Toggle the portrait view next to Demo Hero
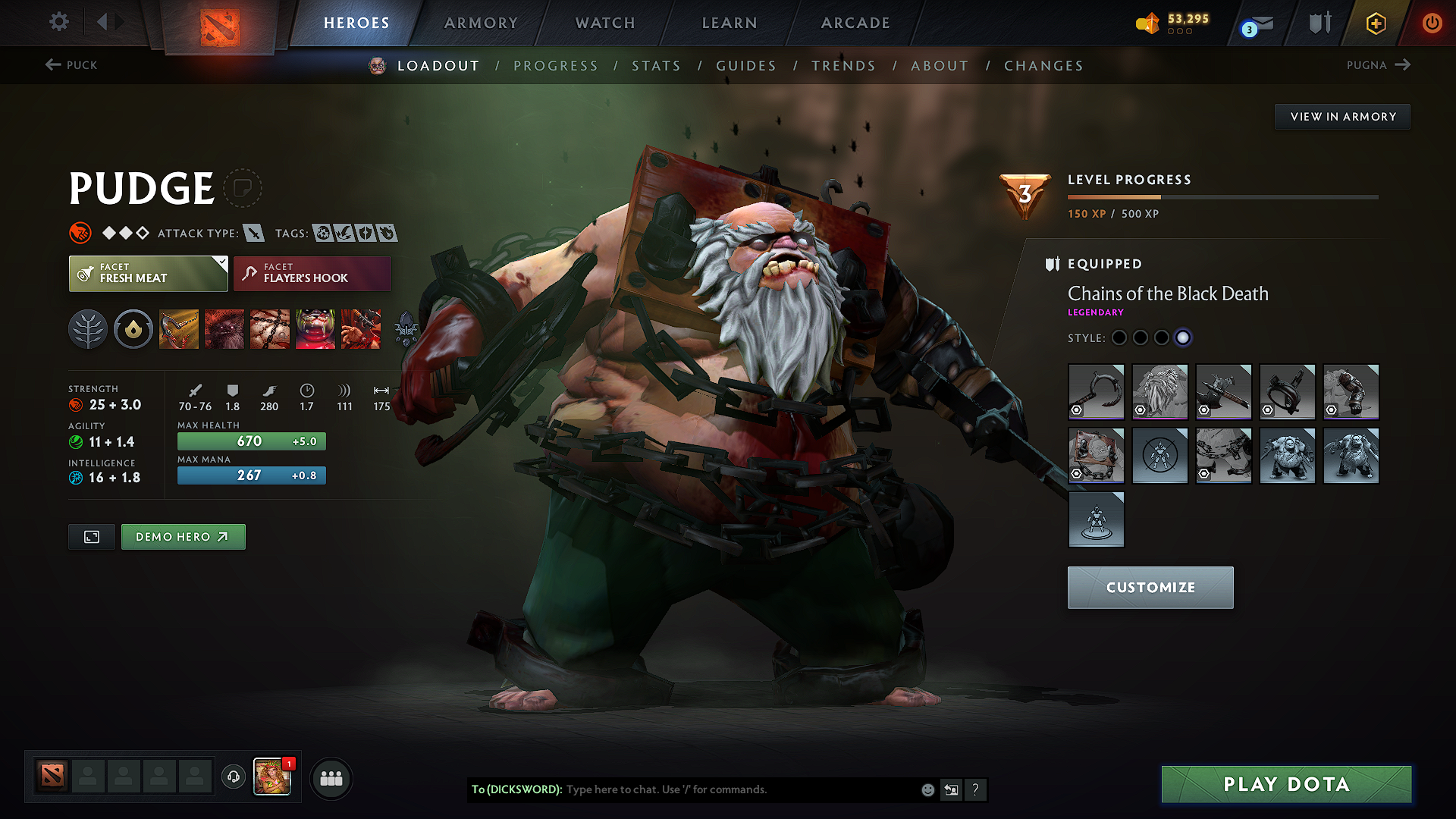1456x819 pixels. [x=91, y=536]
